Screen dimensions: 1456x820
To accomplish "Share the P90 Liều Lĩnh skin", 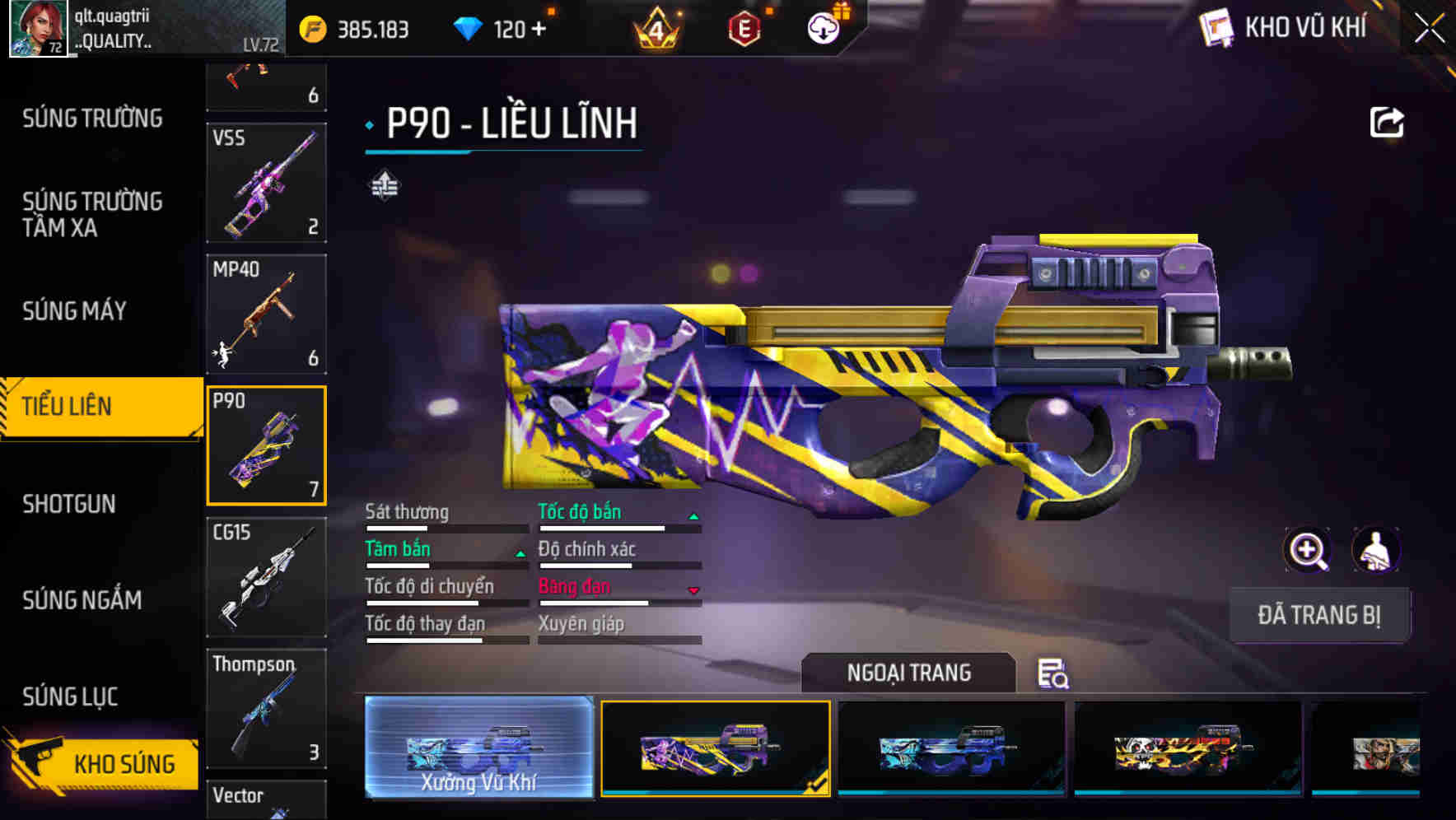I will [1388, 121].
